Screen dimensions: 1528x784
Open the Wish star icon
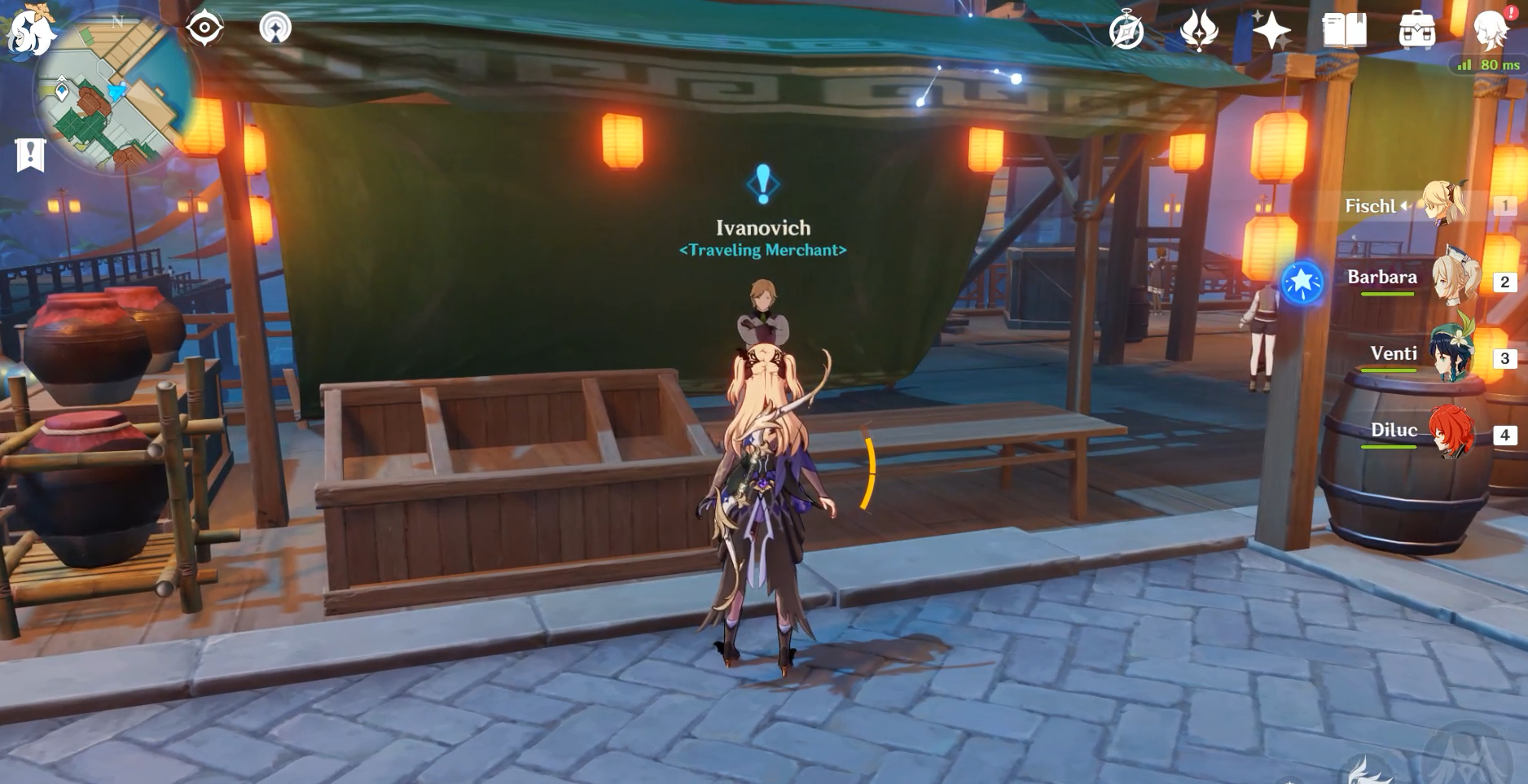click(x=1271, y=31)
